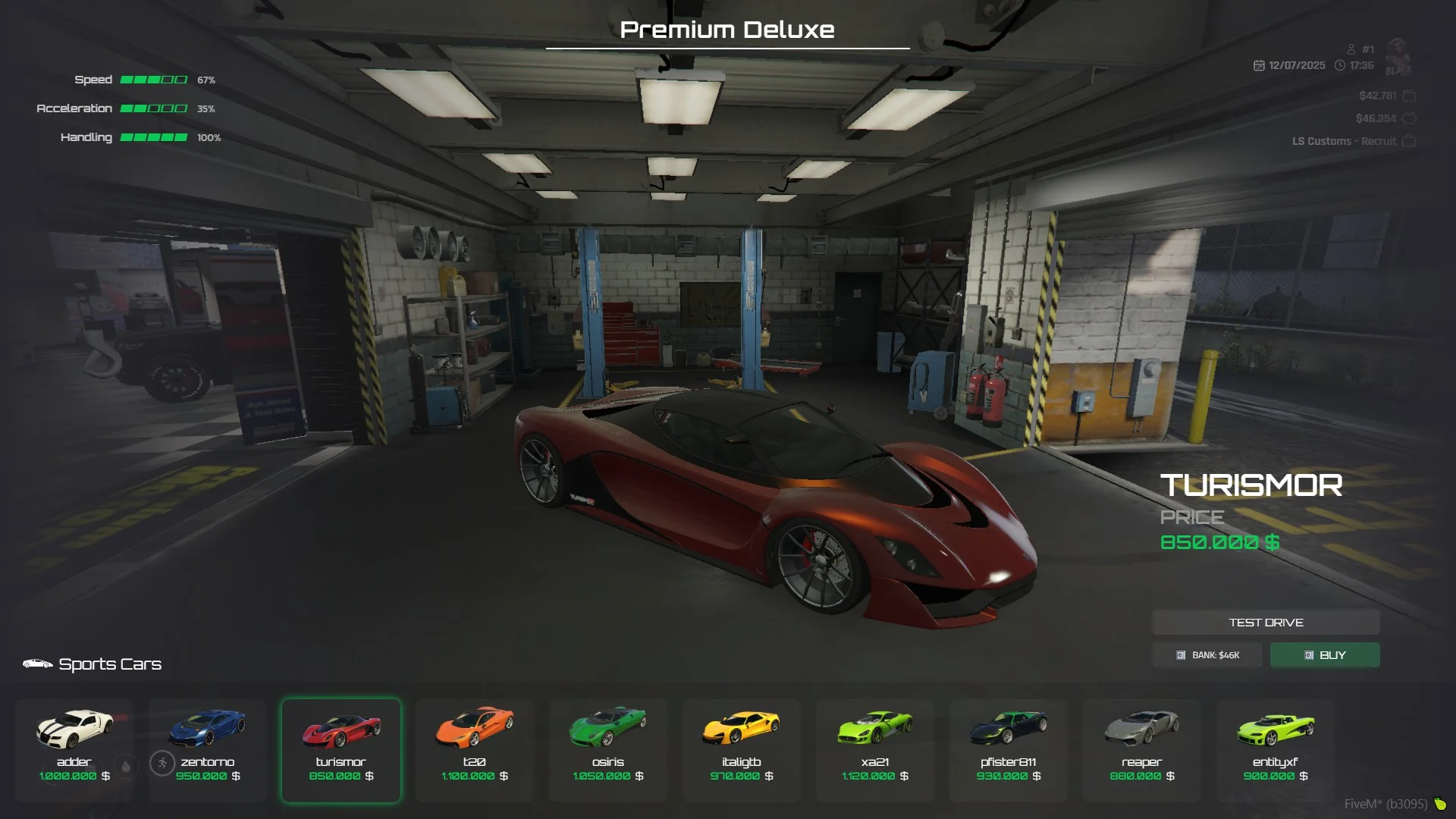
Task: Select the white adder car card
Action: click(x=74, y=749)
